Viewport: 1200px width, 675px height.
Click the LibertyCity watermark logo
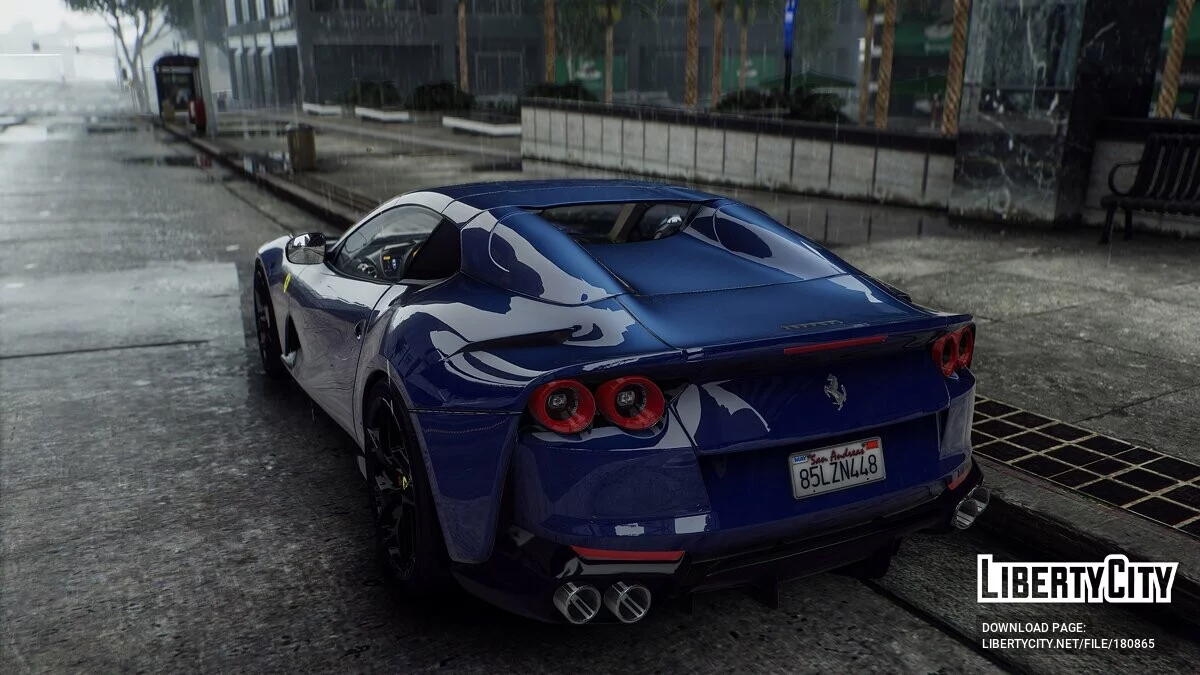tap(1077, 579)
